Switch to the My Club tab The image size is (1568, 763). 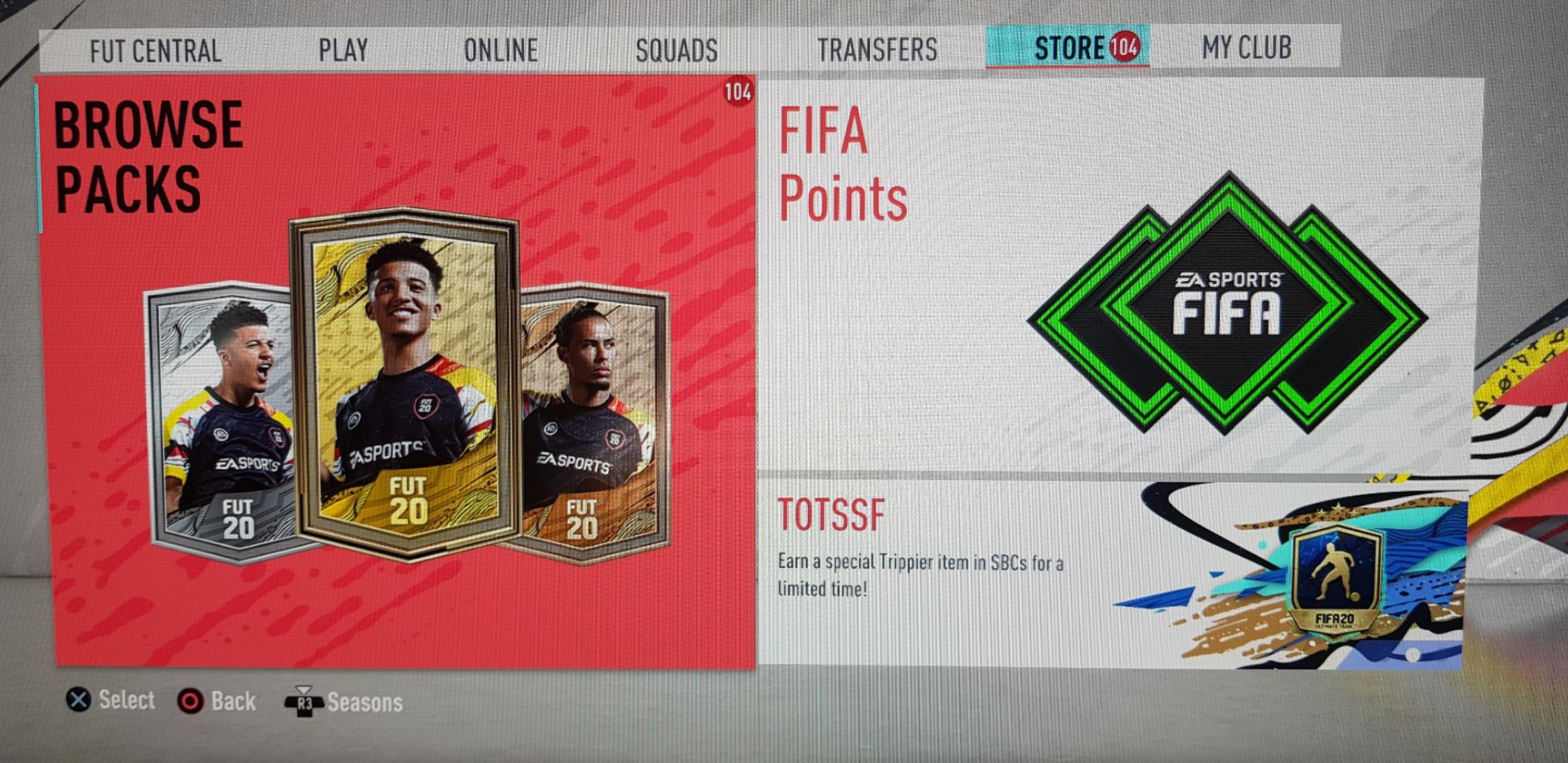(1246, 47)
